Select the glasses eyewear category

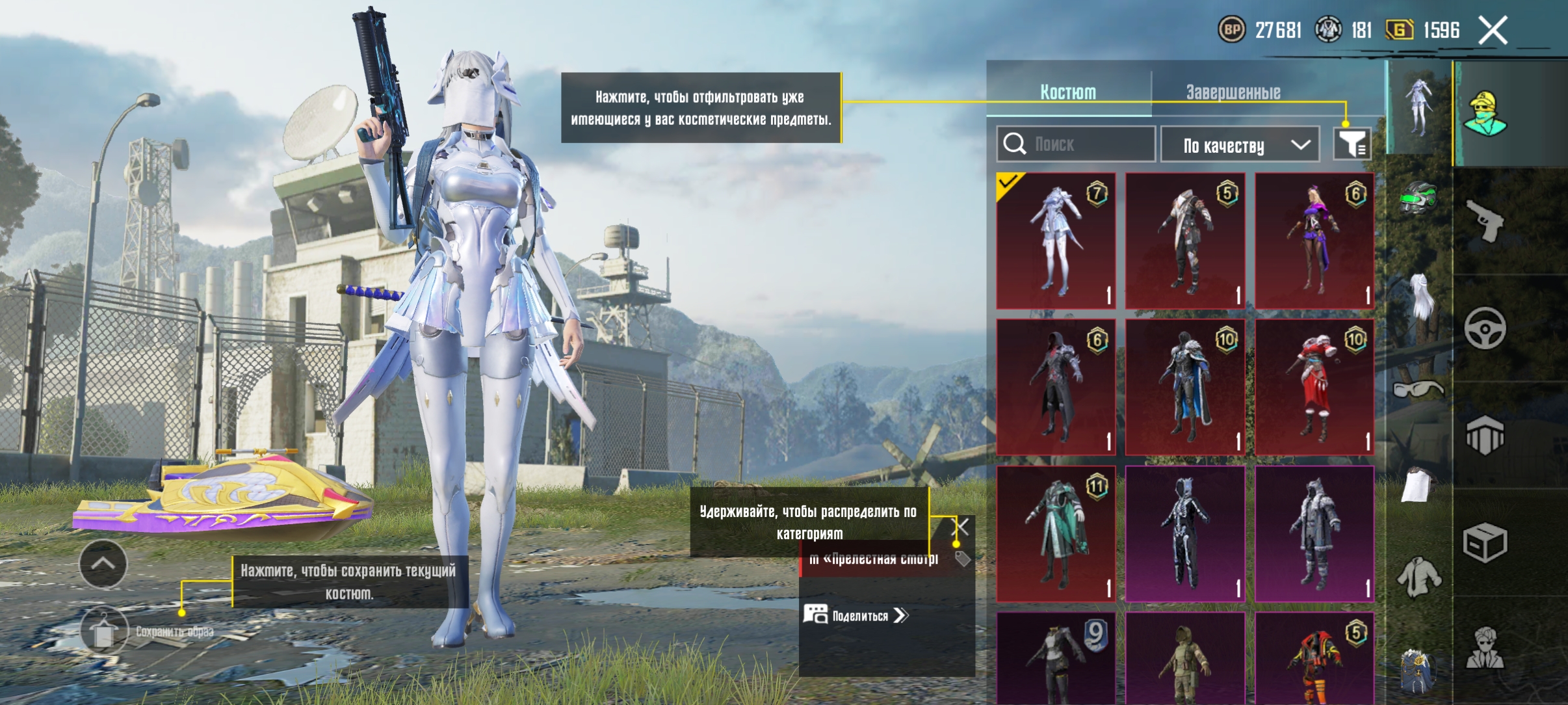point(1418,389)
